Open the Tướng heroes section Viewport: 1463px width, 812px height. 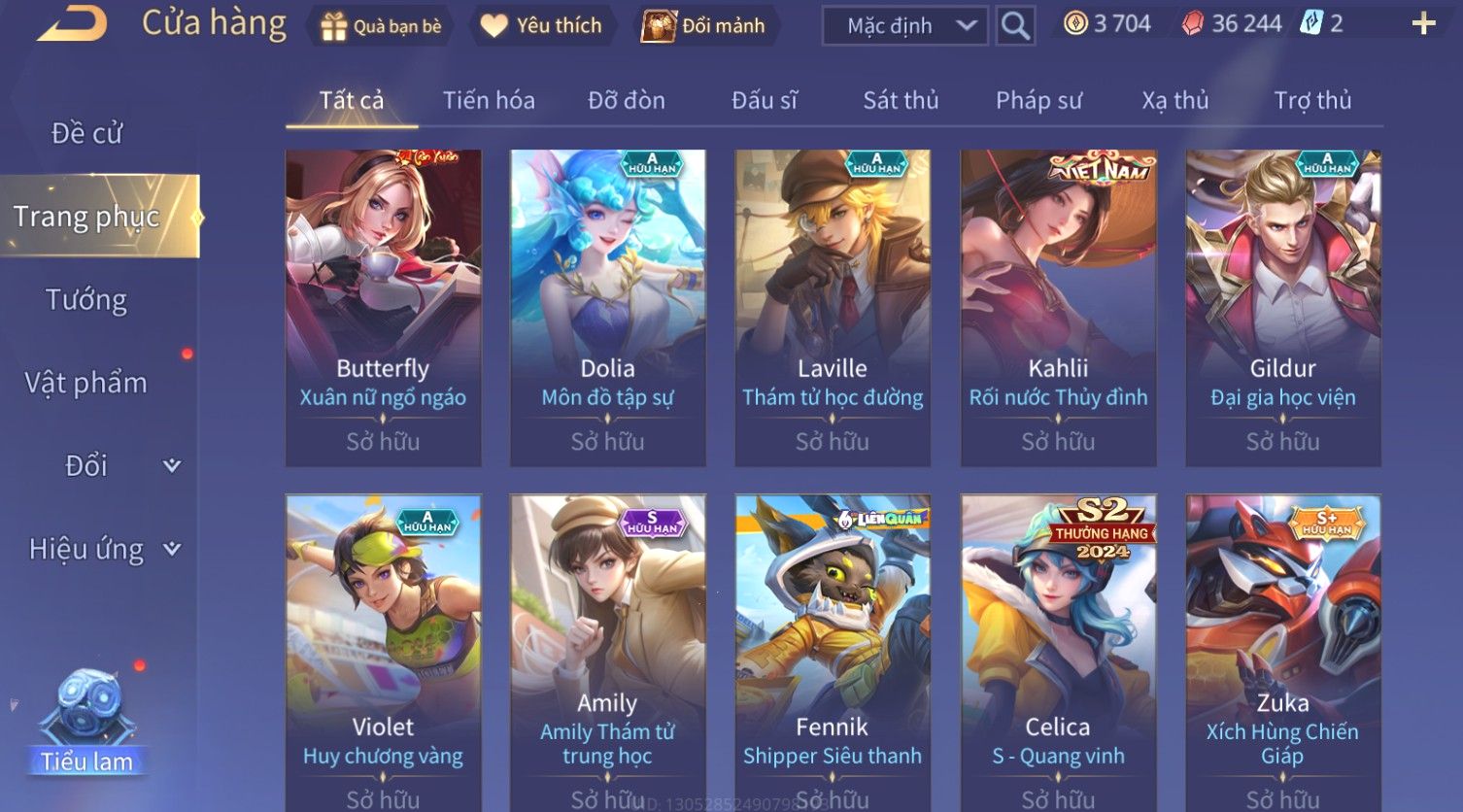86,300
